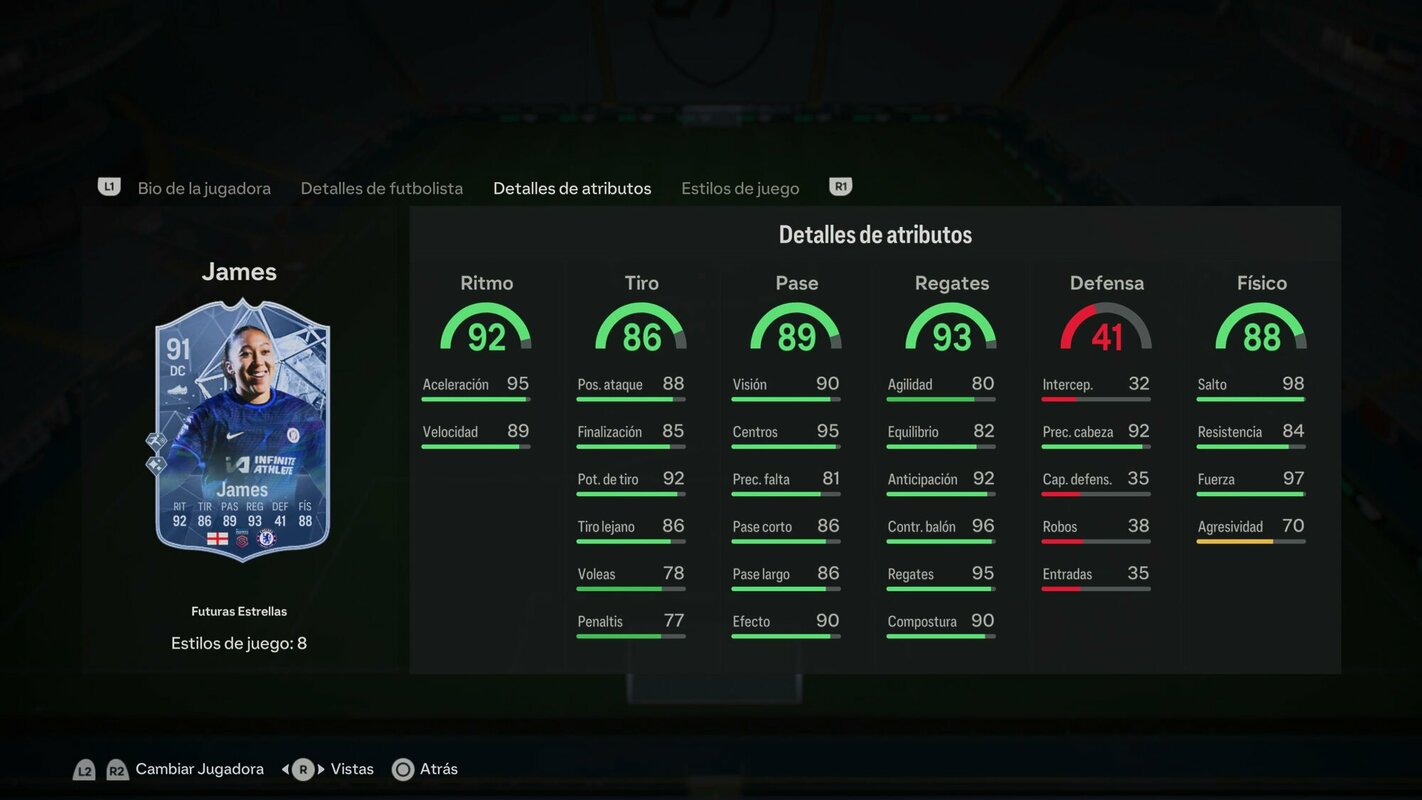This screenshot has height=800, width=1422.
Task: Click the Infinite Athlete logo on the shirt
Action: pos(260,465)
